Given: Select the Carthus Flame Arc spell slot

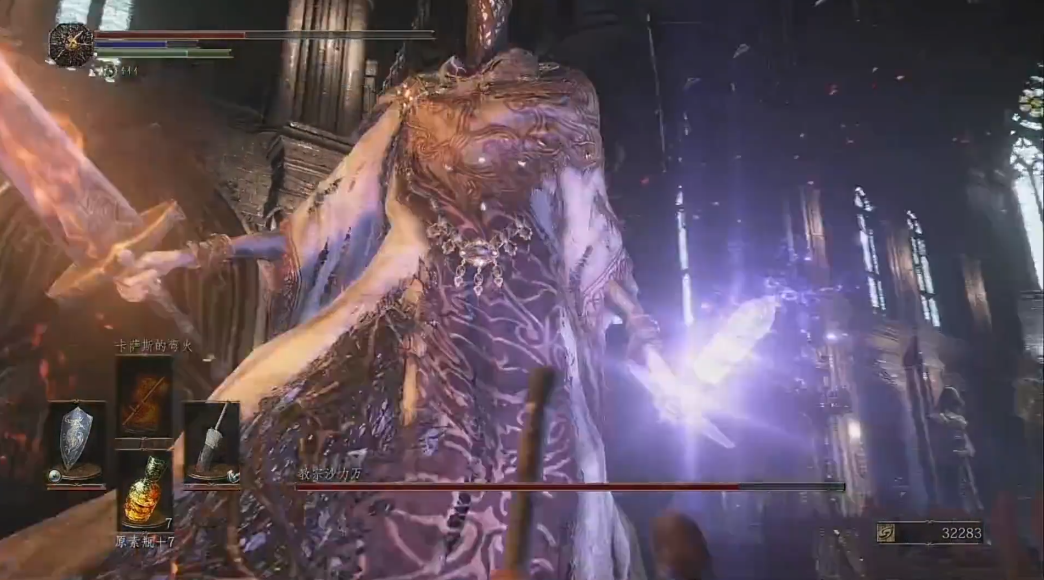Looking at the screenshot, I should 144,397.
